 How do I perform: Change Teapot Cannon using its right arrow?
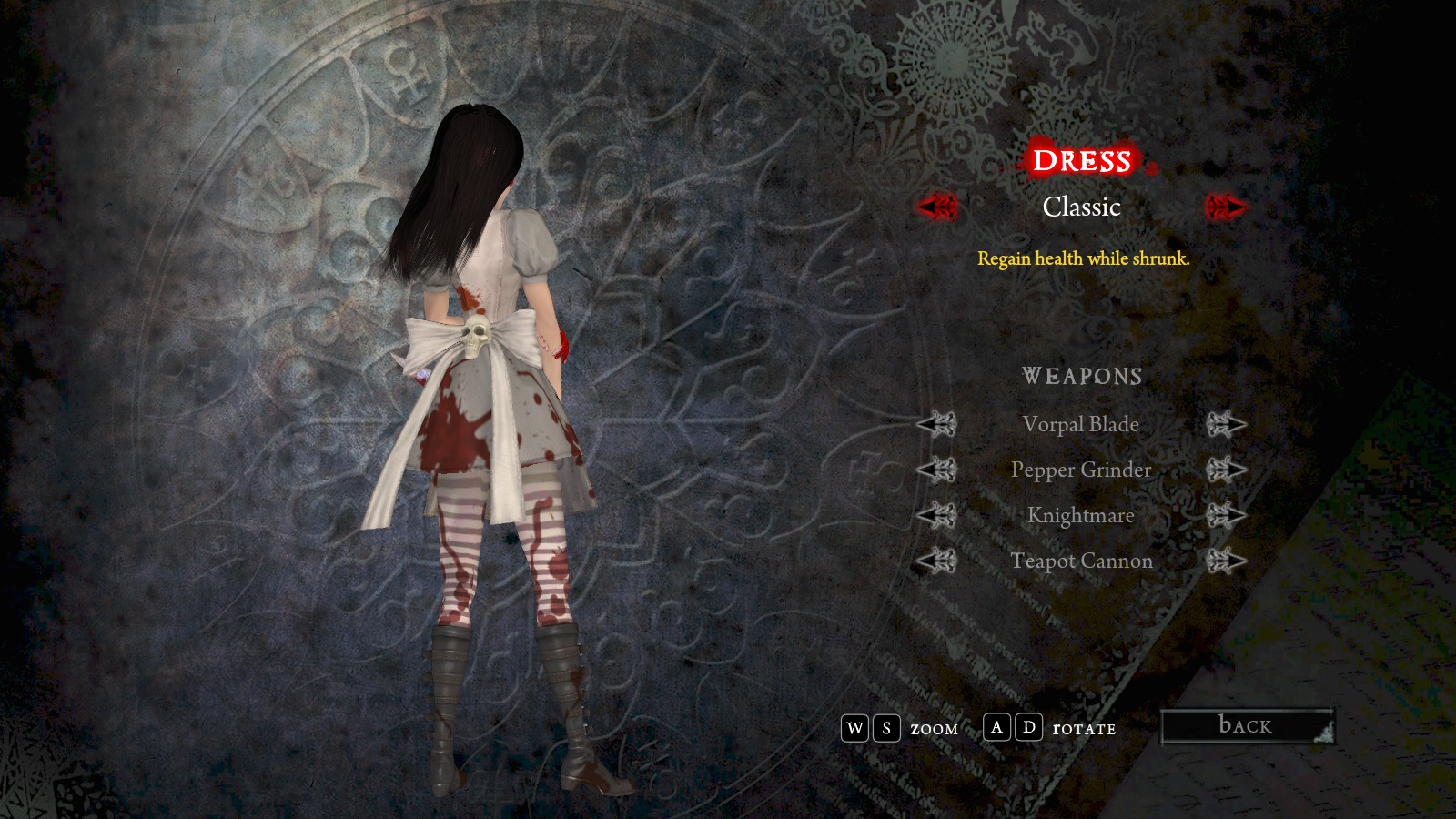pyautogui.click(x=1226, y=561)
